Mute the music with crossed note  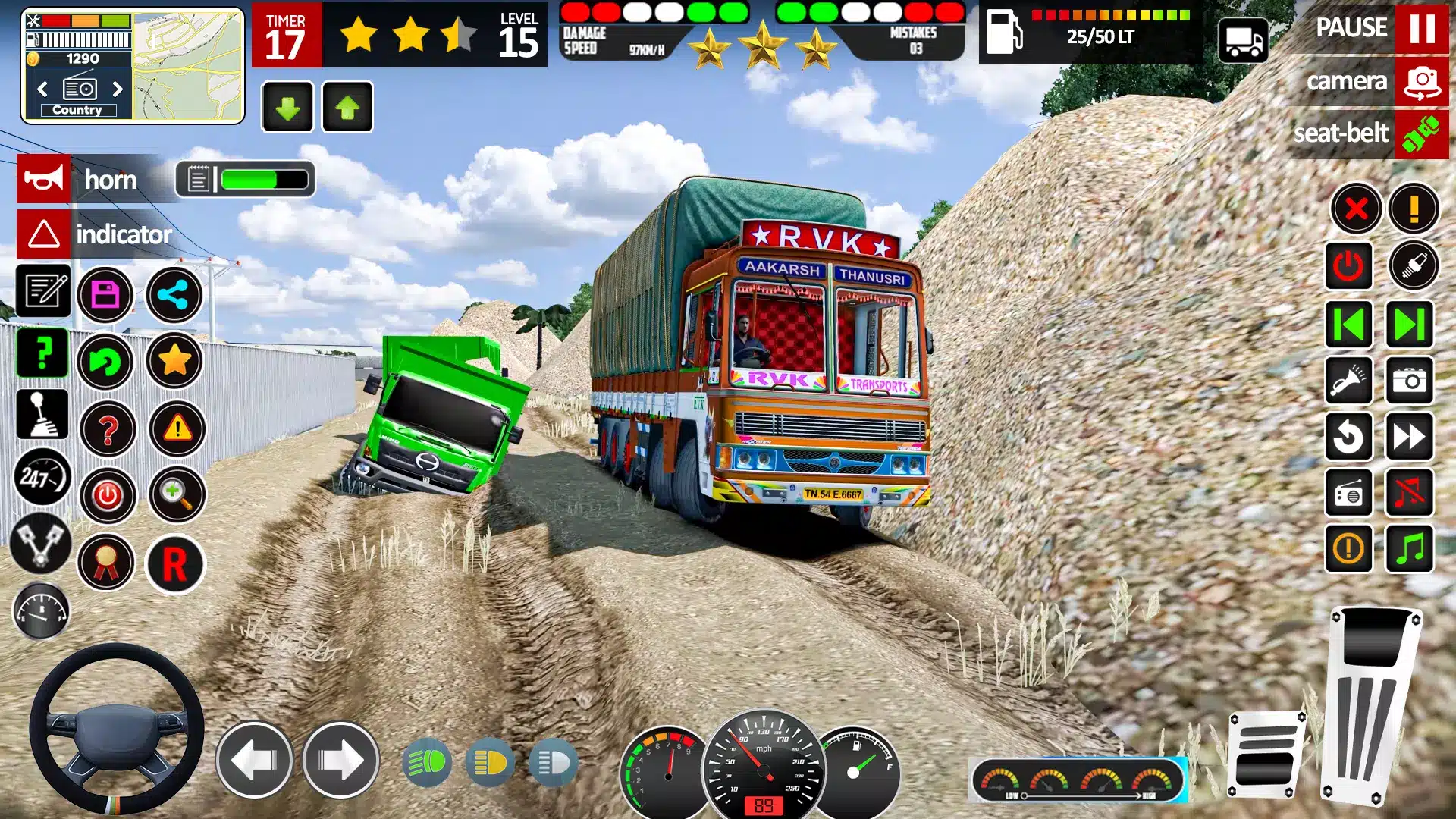click(x=1409, y=493)
